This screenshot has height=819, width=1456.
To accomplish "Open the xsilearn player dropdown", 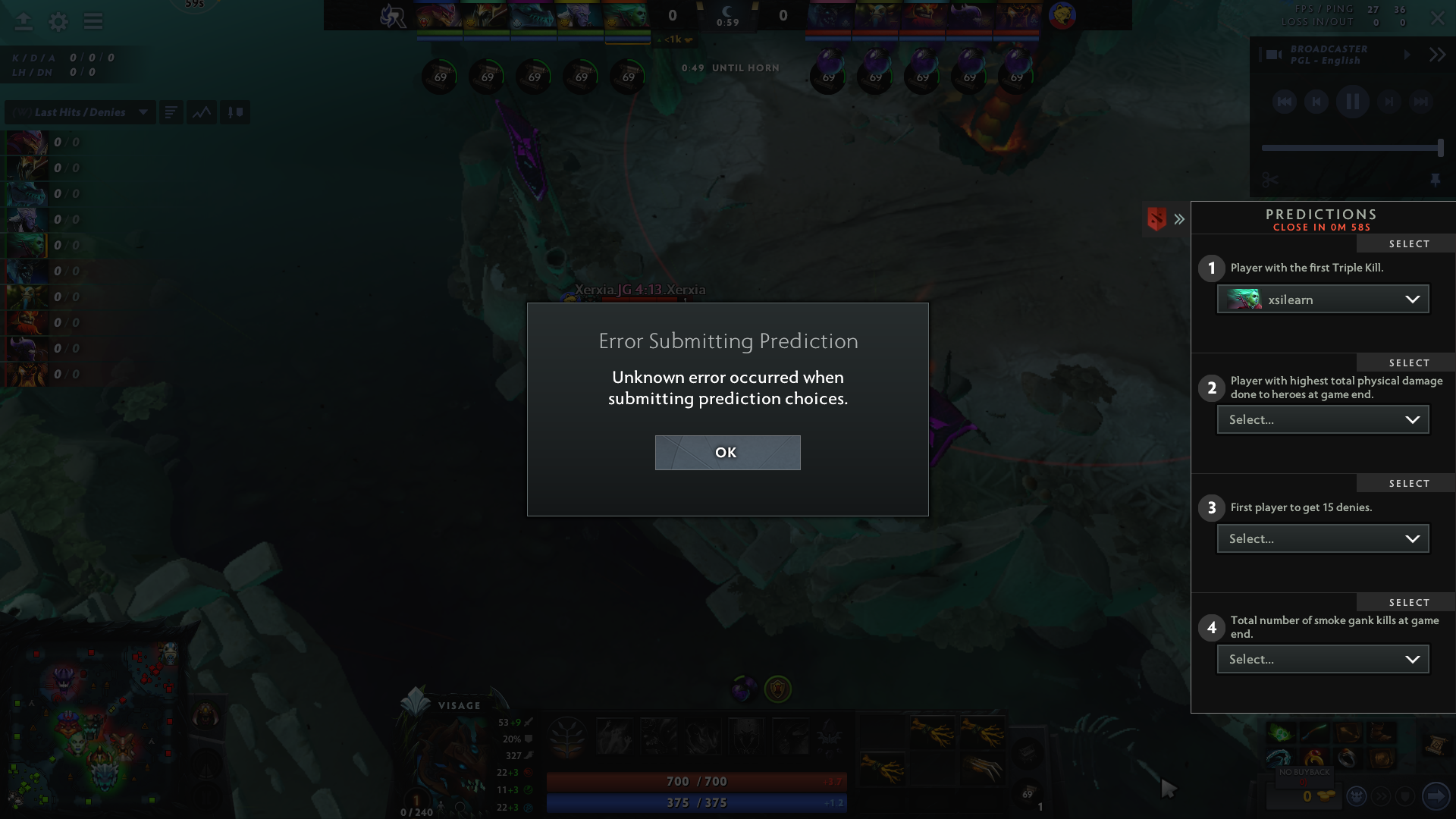I will tap(1323, 299).
